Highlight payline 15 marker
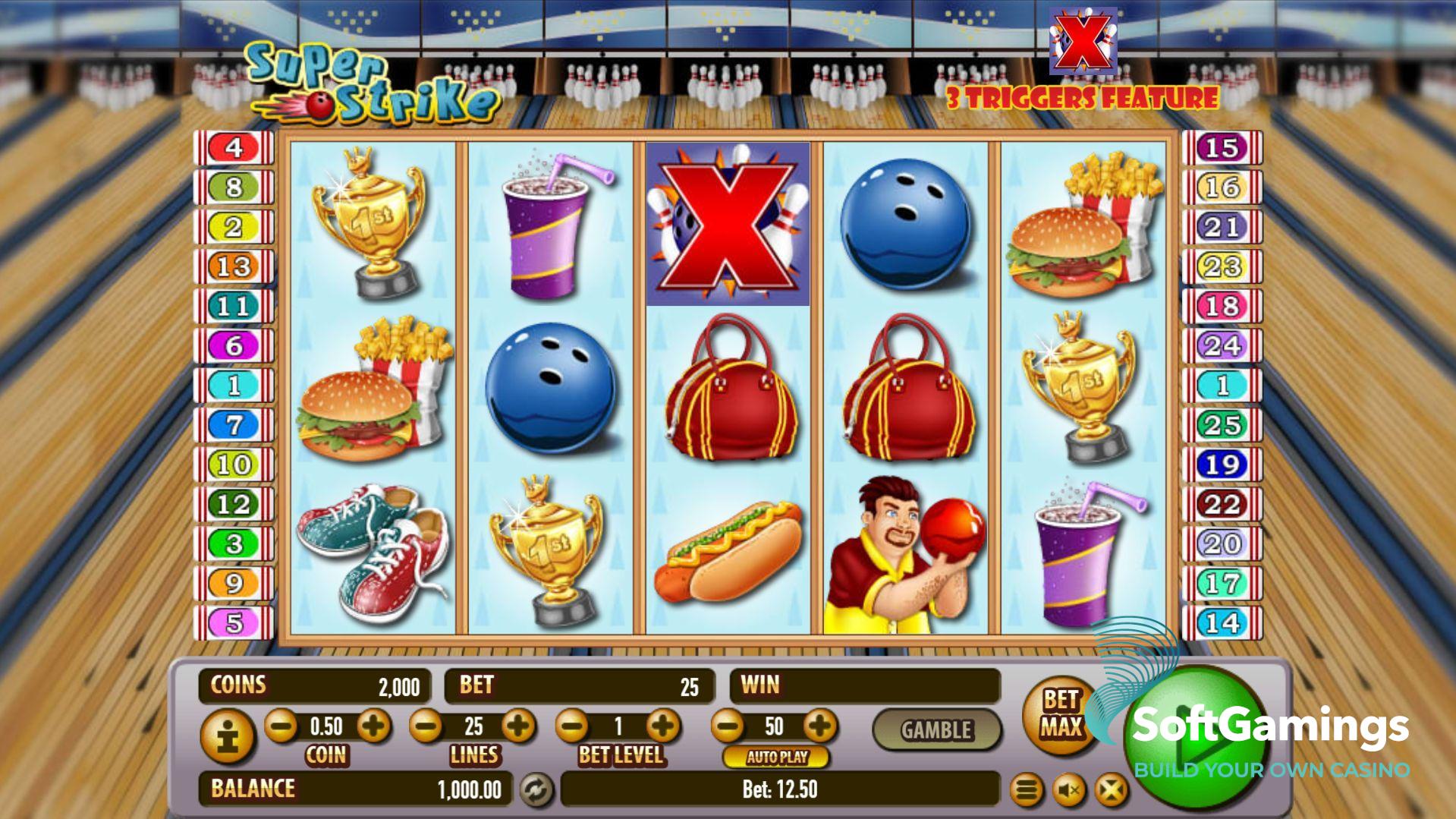This screenshot has height=819, width=1456. (x=1222, y=147)
